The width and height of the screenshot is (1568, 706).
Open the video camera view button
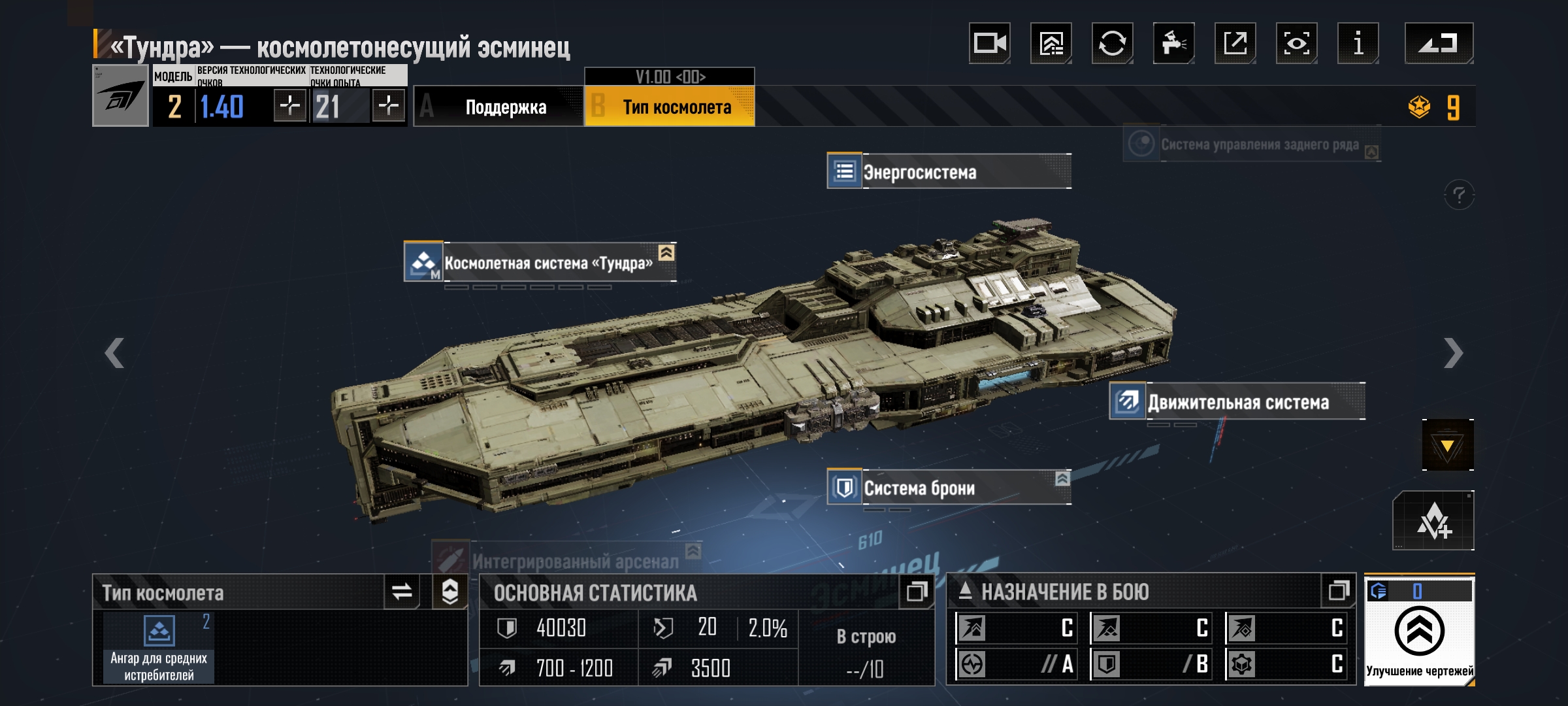[x=990, y=44]
